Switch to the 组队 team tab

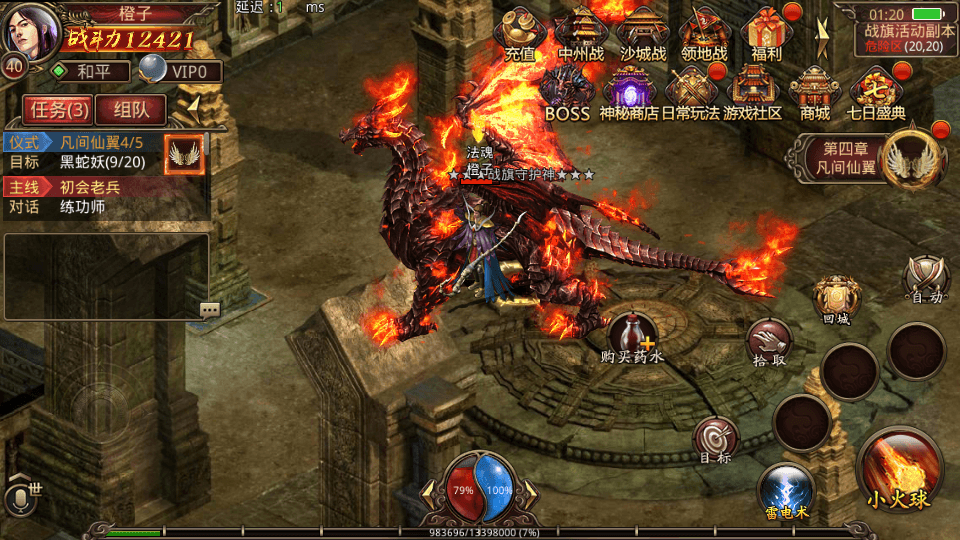[132, 110]
